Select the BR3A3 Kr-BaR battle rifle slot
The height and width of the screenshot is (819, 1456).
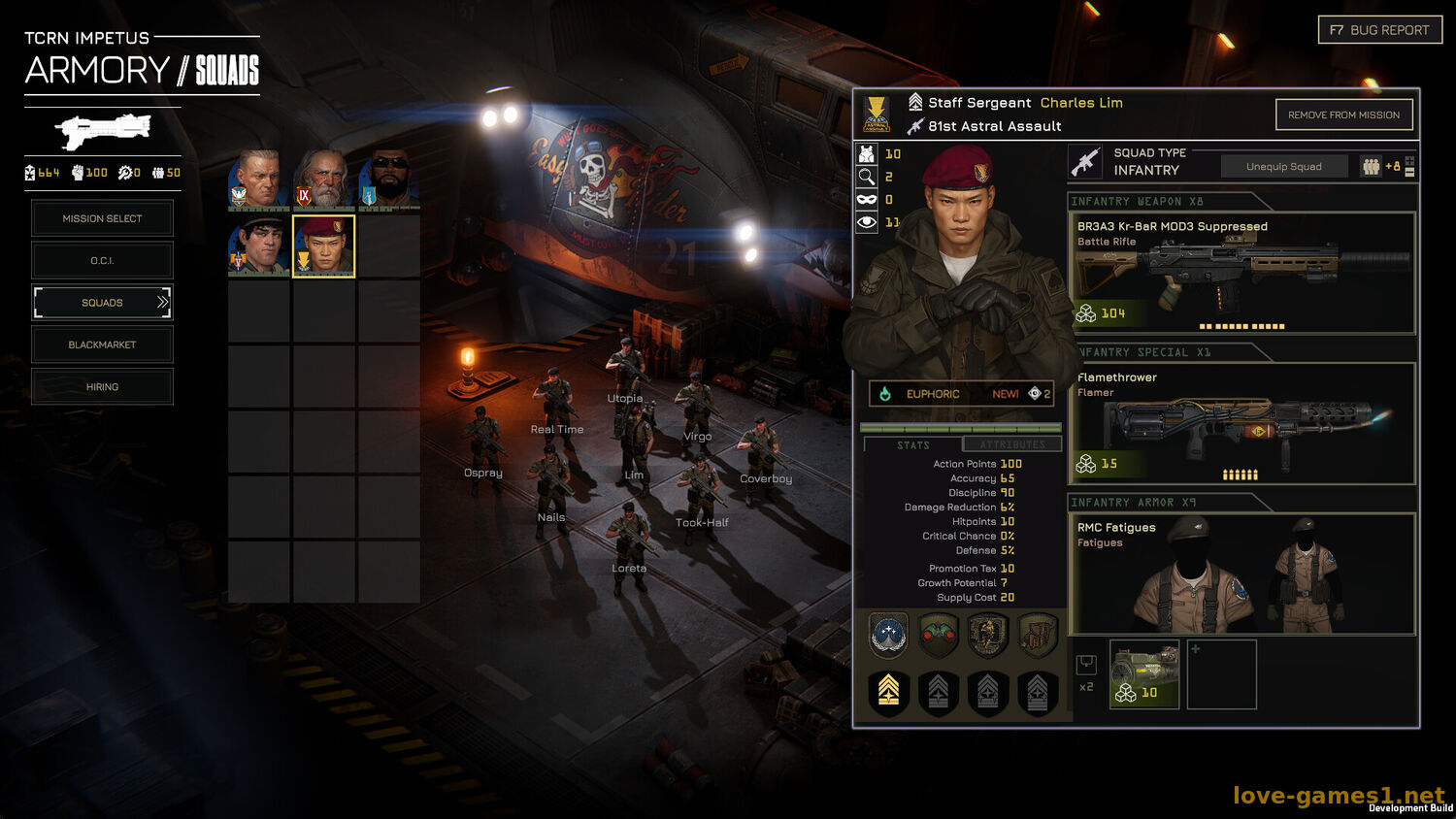tap(1242, 273)
